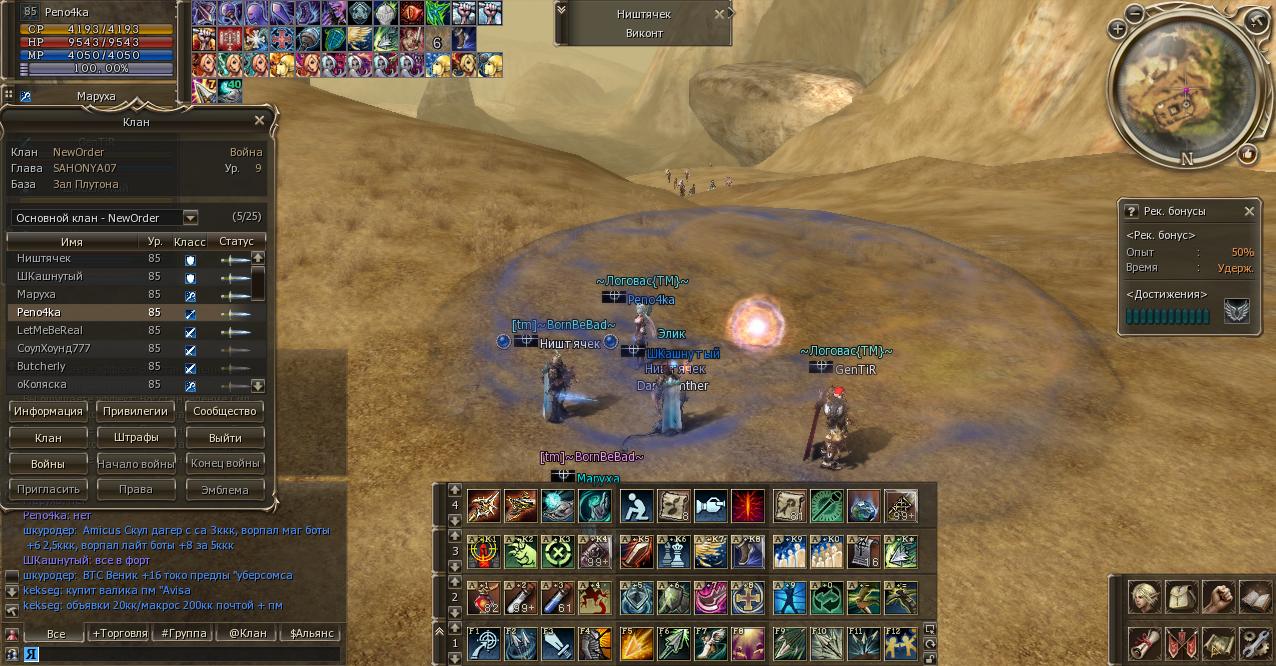Image resolution: width=1276 pixels, height=666 pixels.
Task: Select clan member ШКашнутый in list
Action: [50, 277]
